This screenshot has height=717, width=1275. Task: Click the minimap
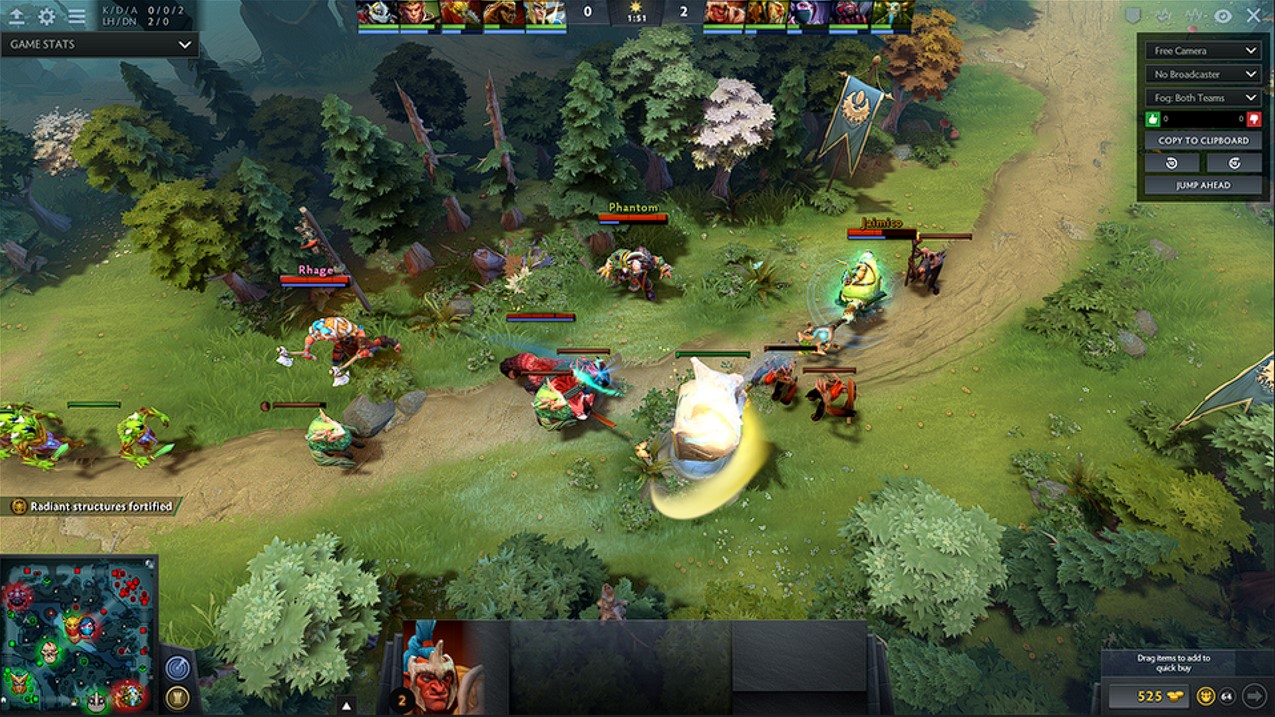(78, 634)
